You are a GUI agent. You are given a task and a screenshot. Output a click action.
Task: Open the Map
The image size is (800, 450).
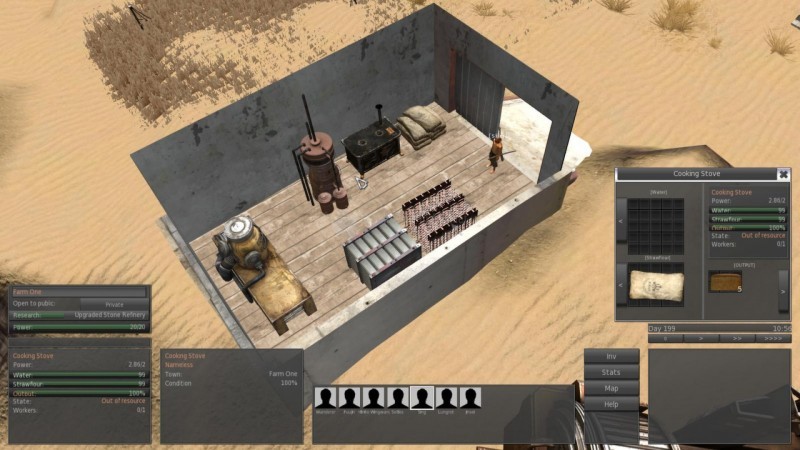pyautogui.click(x=612, y=388)
